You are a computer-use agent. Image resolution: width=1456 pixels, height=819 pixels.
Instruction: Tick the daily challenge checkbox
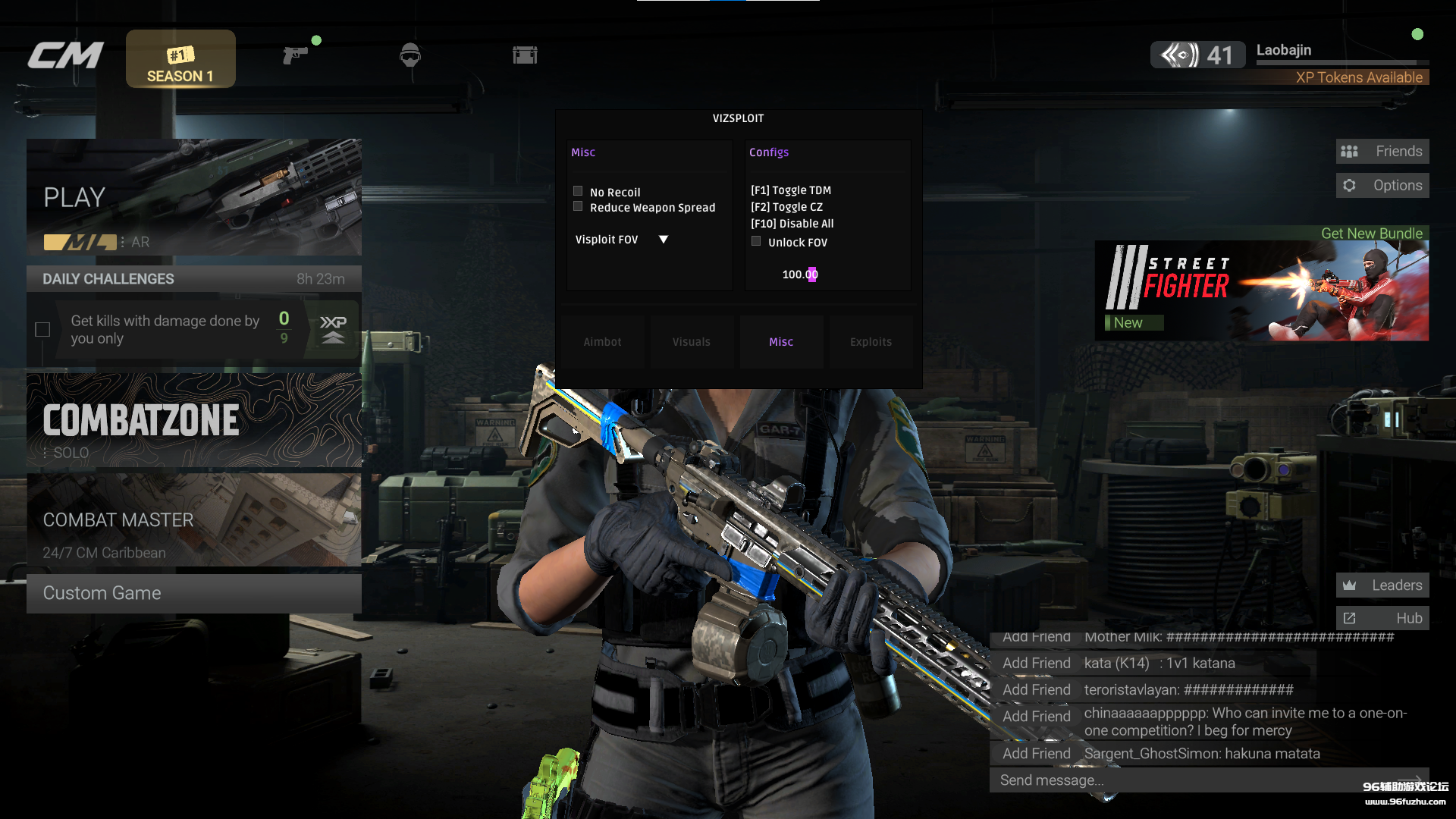pos(42,329)
